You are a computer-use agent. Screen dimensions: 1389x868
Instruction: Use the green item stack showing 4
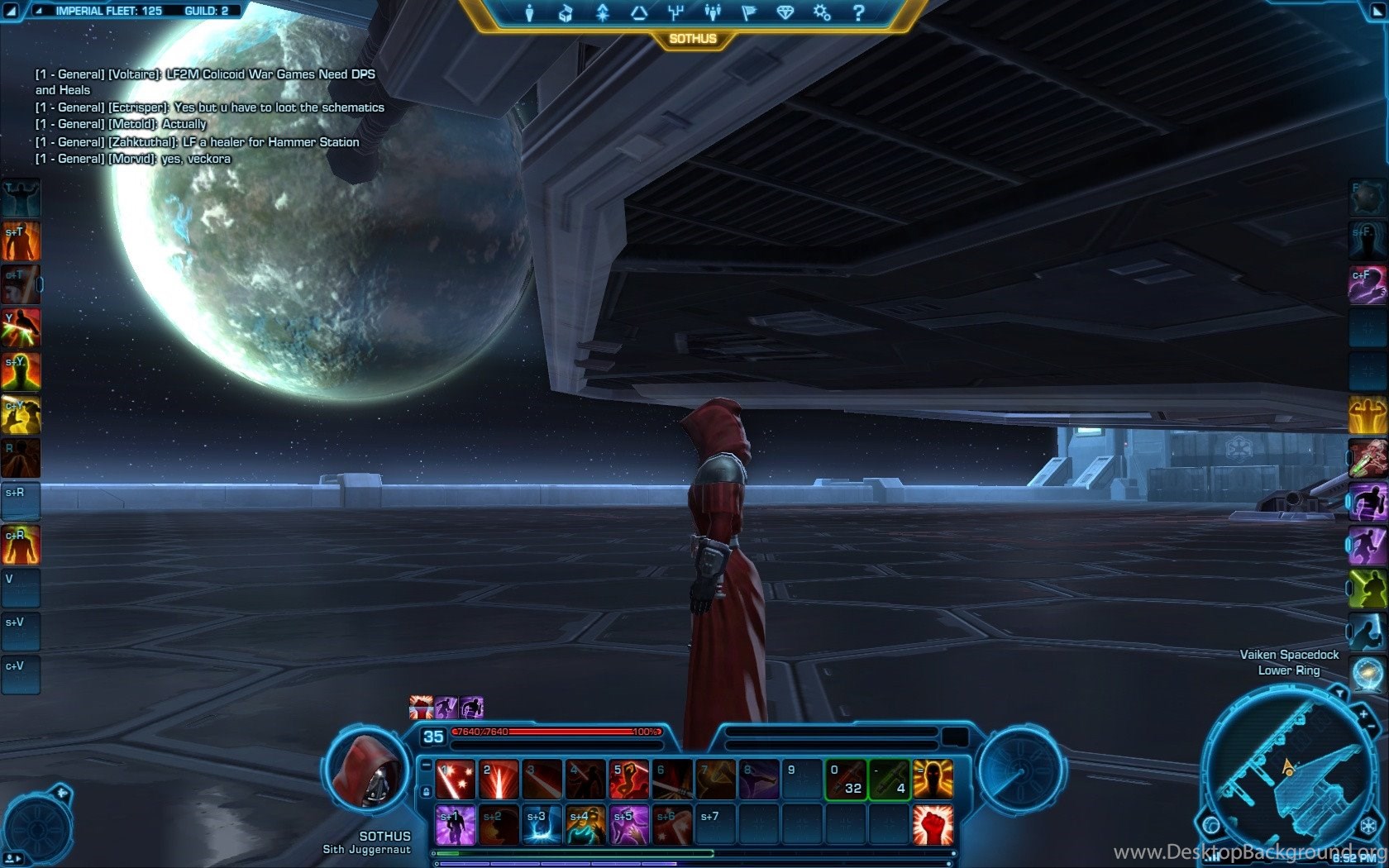click(890, 780)
